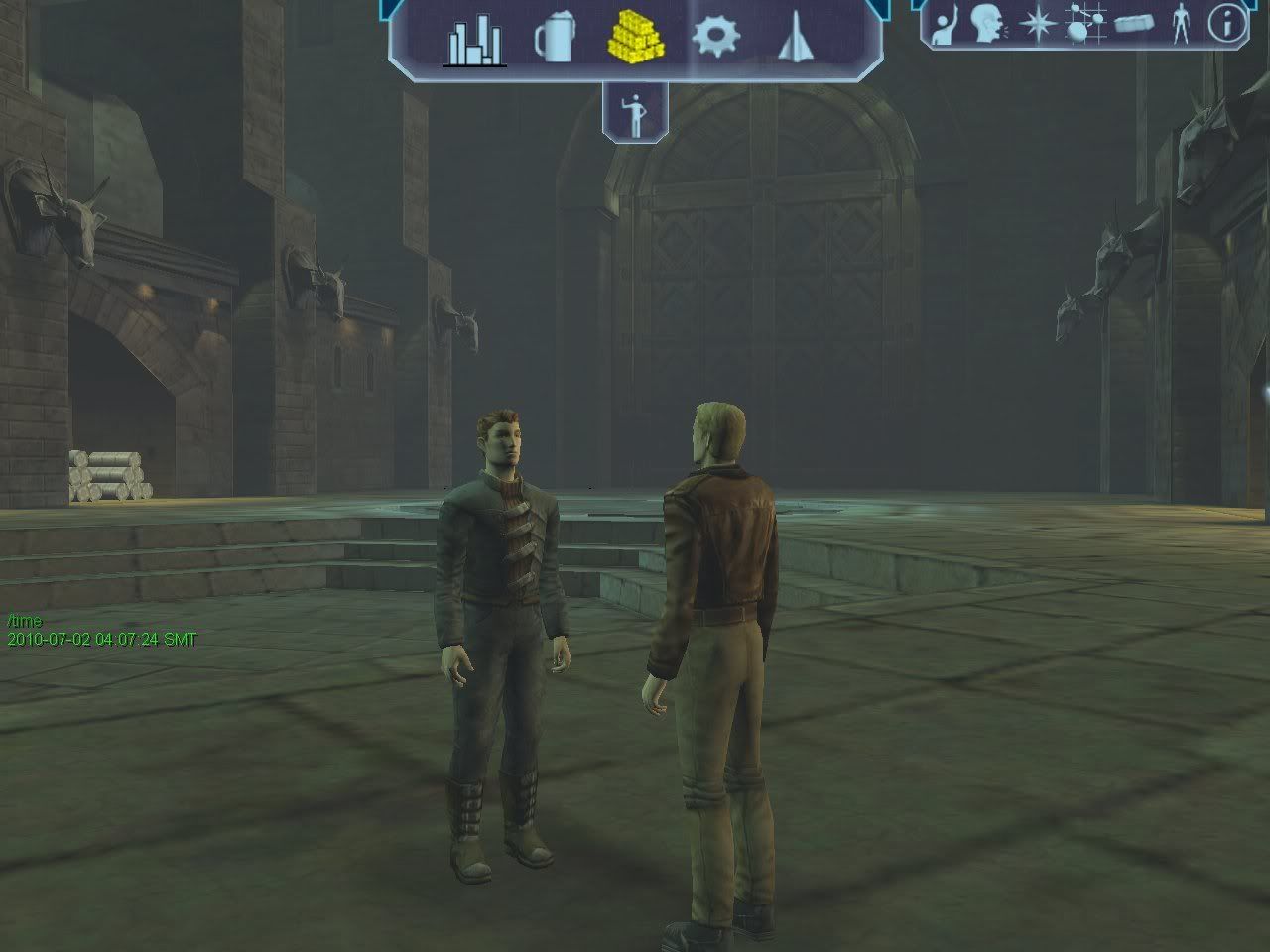Open the humanoid body figure icon
The image size is (1270, 952).
tap(1180, 24)
